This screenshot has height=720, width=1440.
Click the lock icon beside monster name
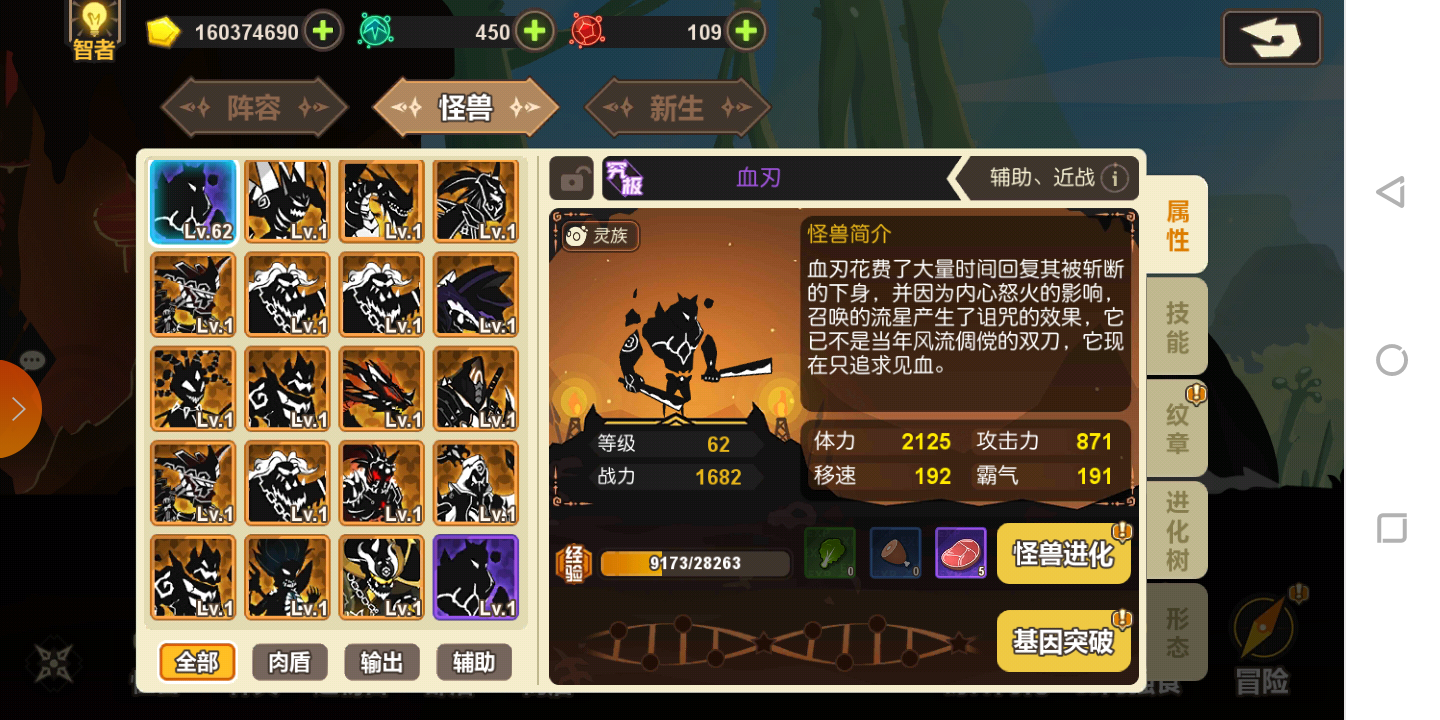[x=571, y=178]
